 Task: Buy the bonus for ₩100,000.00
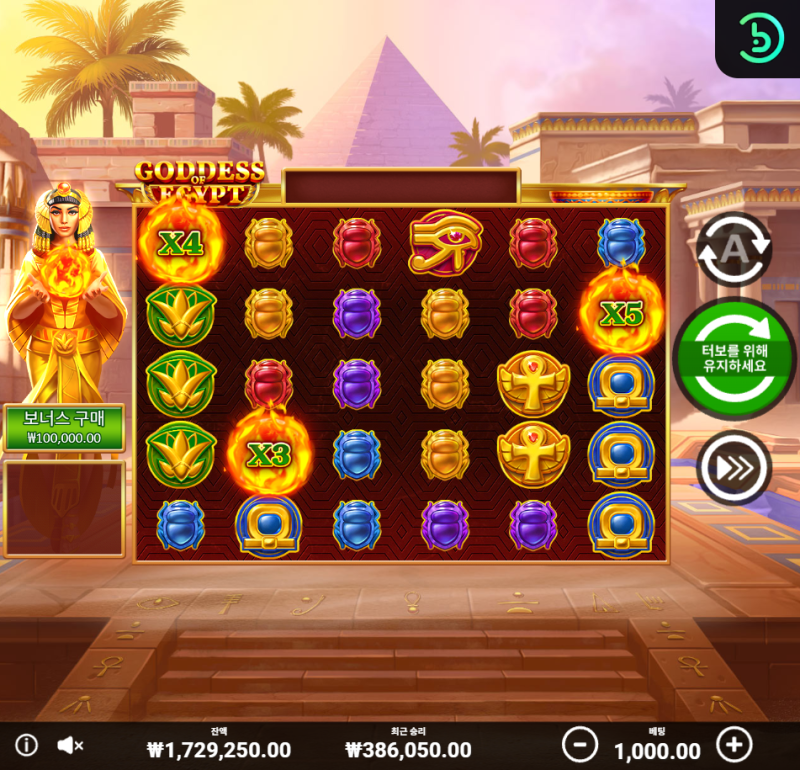click(x=64, y=427)
